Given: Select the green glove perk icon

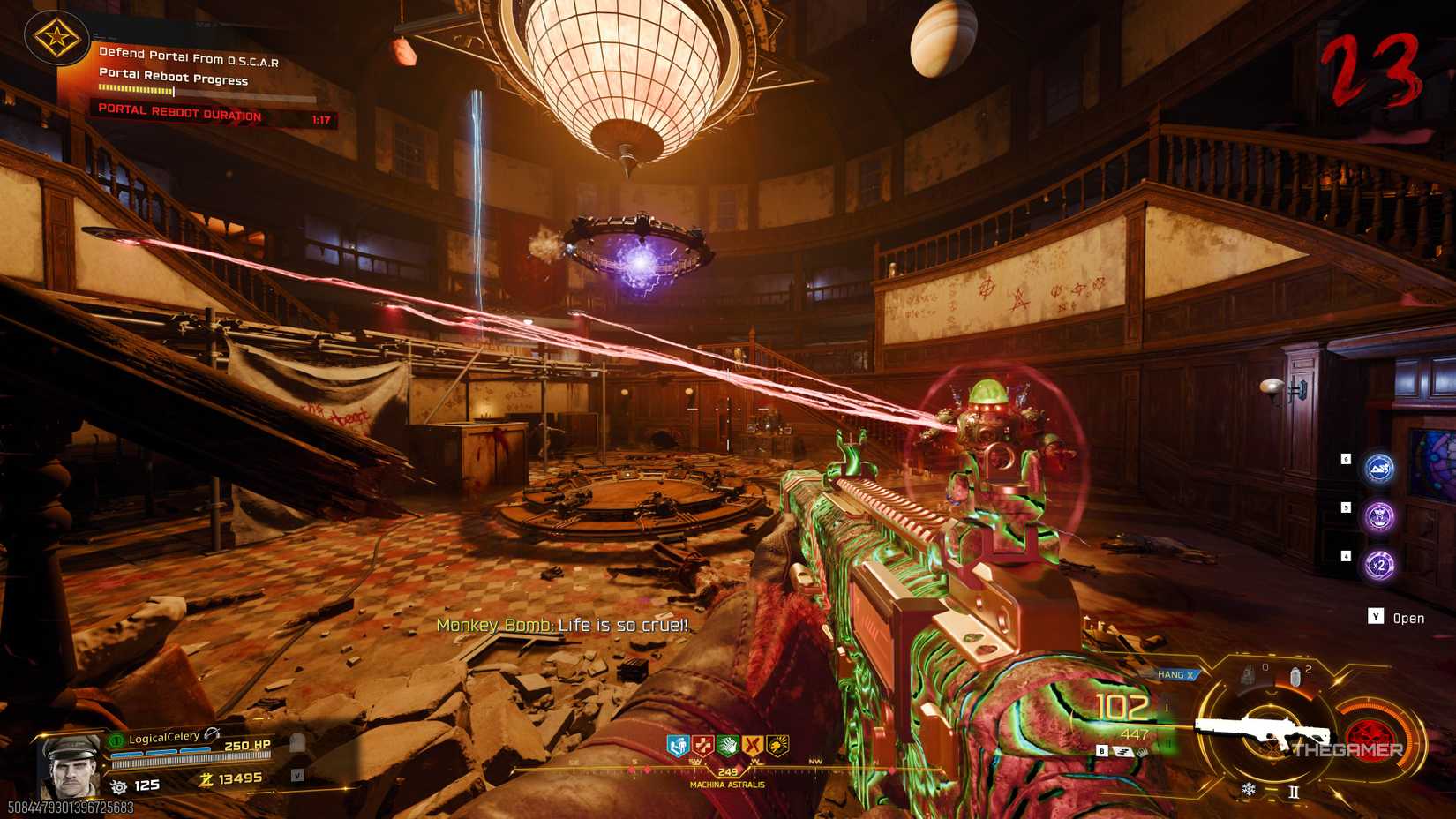Looking at the screenshot, I should [729, 747].
